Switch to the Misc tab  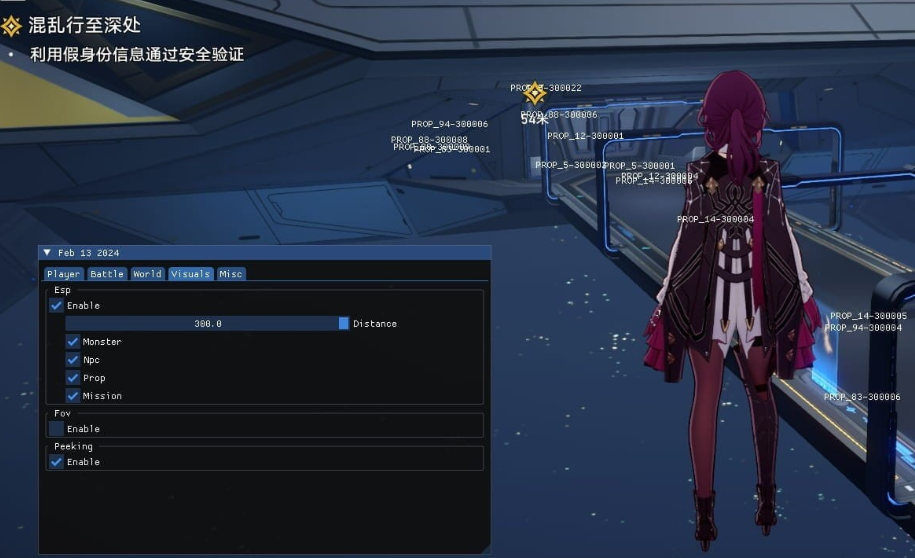[x=231, y=274]
